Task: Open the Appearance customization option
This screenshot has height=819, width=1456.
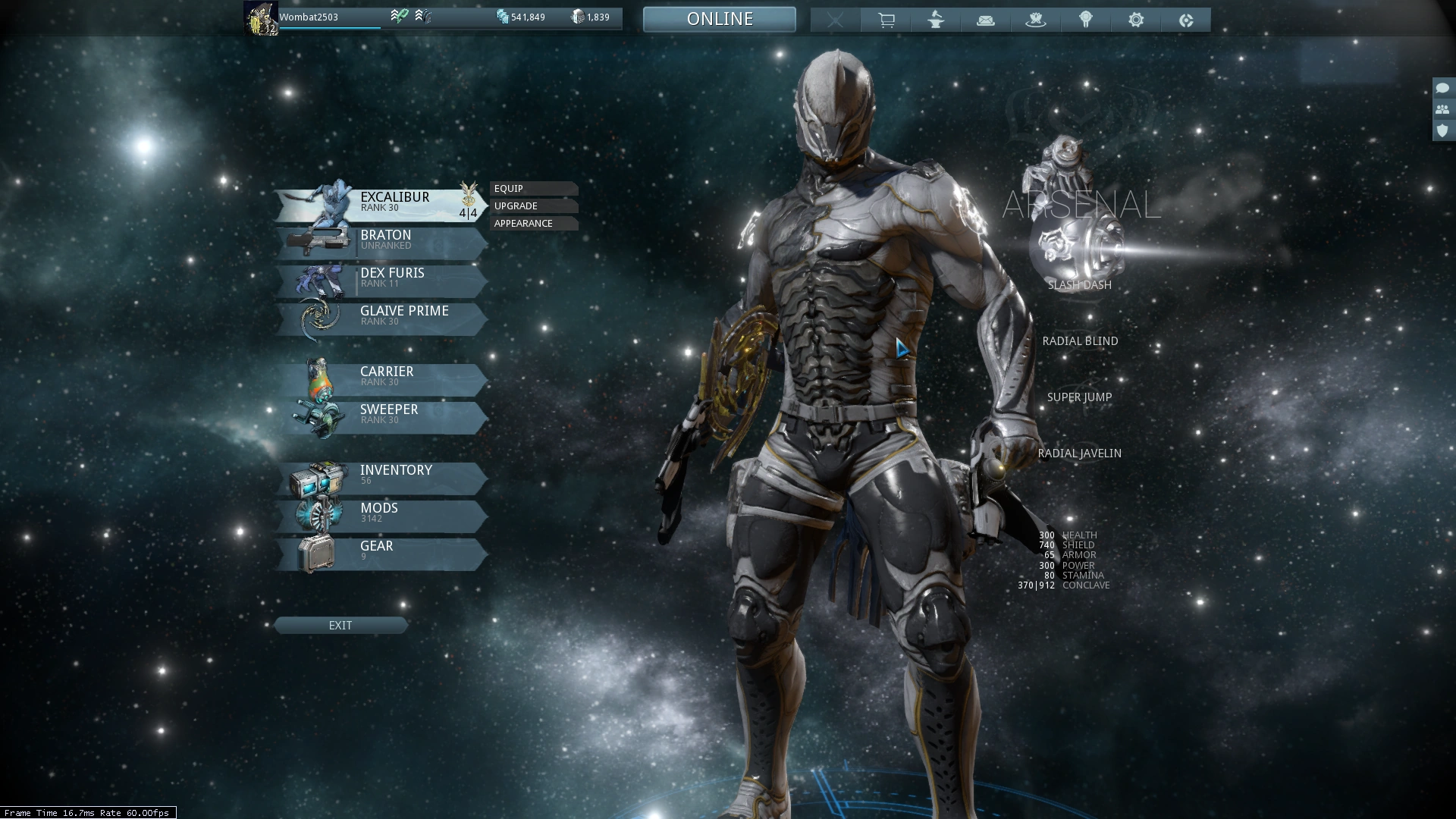Action: [533, 224]
